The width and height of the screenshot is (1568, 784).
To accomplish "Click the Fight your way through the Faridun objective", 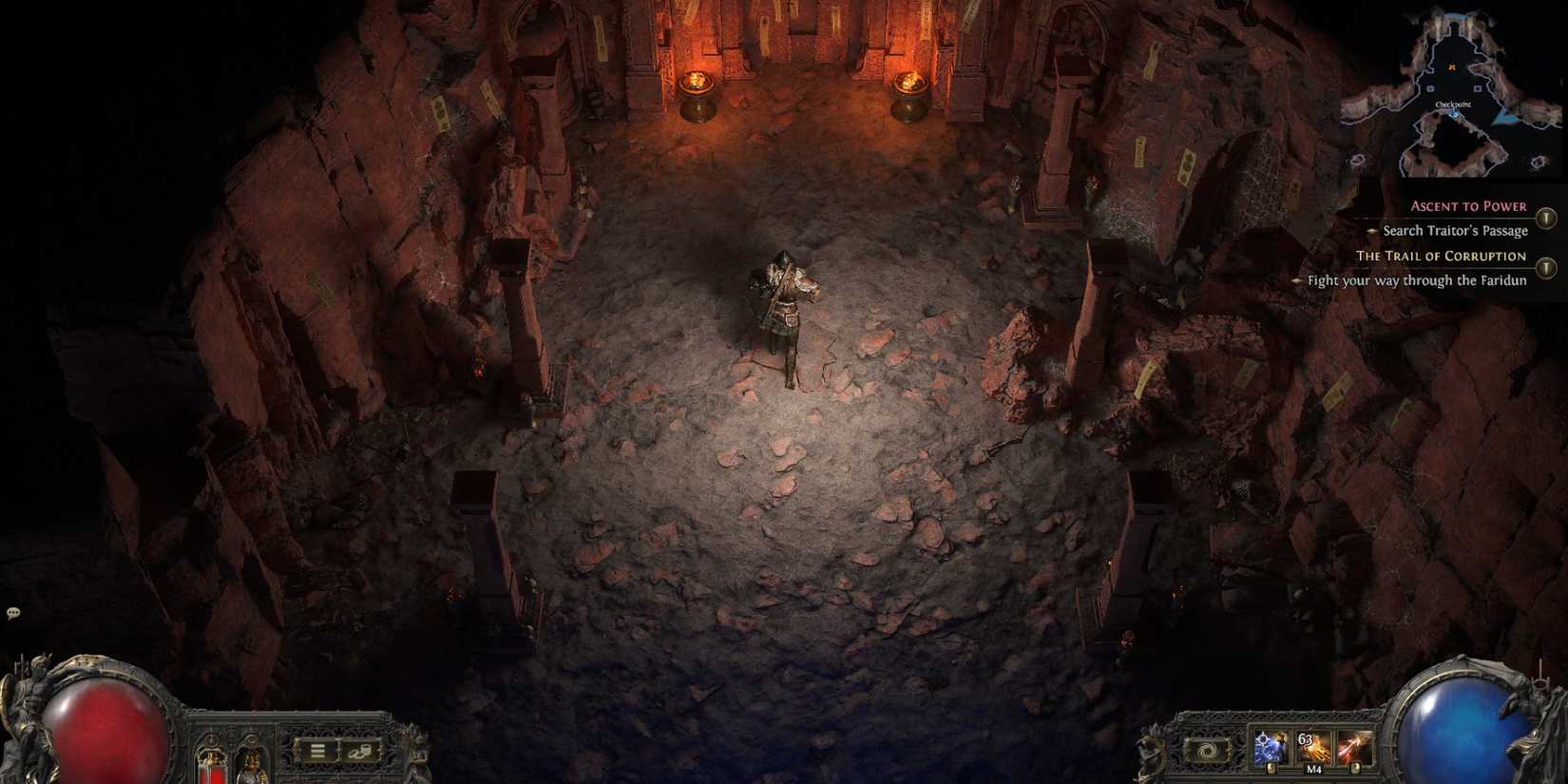I will click(1418, 280).
